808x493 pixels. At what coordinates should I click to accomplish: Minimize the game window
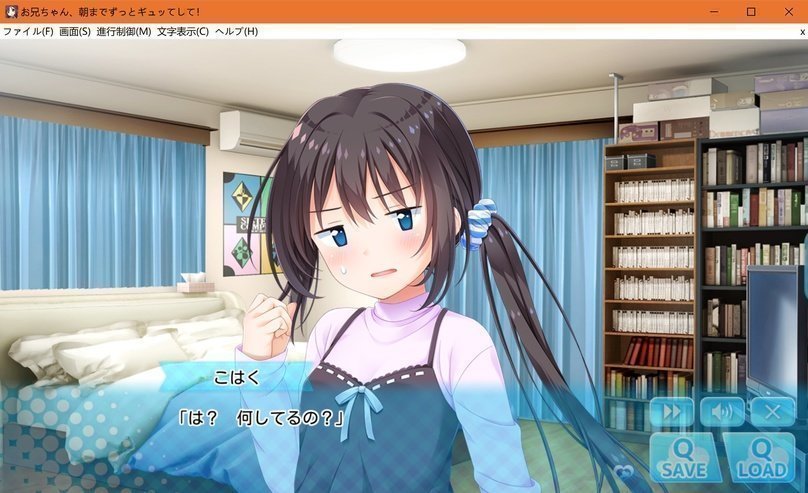[x=716, y=12]
